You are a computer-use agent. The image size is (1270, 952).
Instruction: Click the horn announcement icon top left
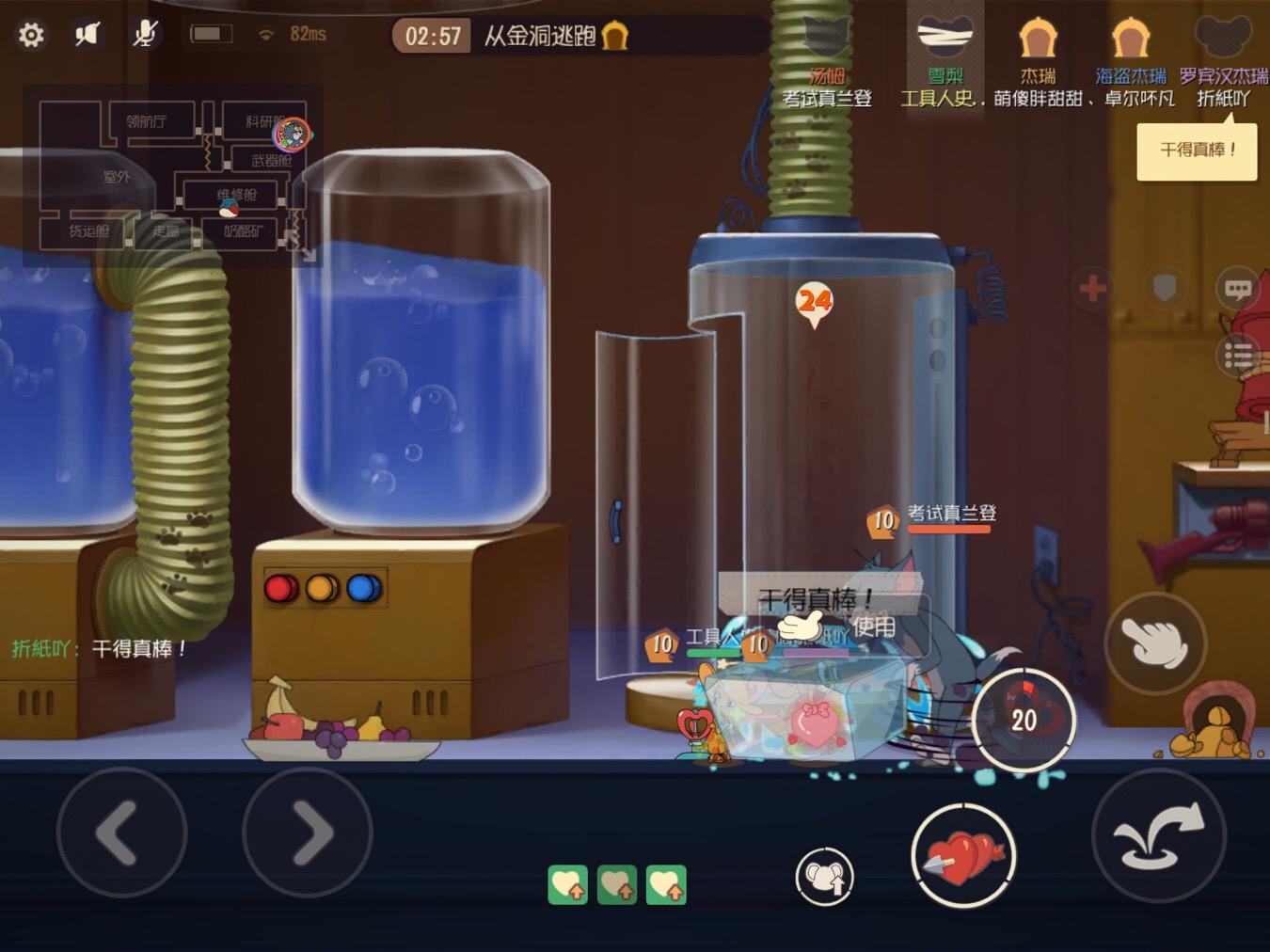tap(87, 31)
